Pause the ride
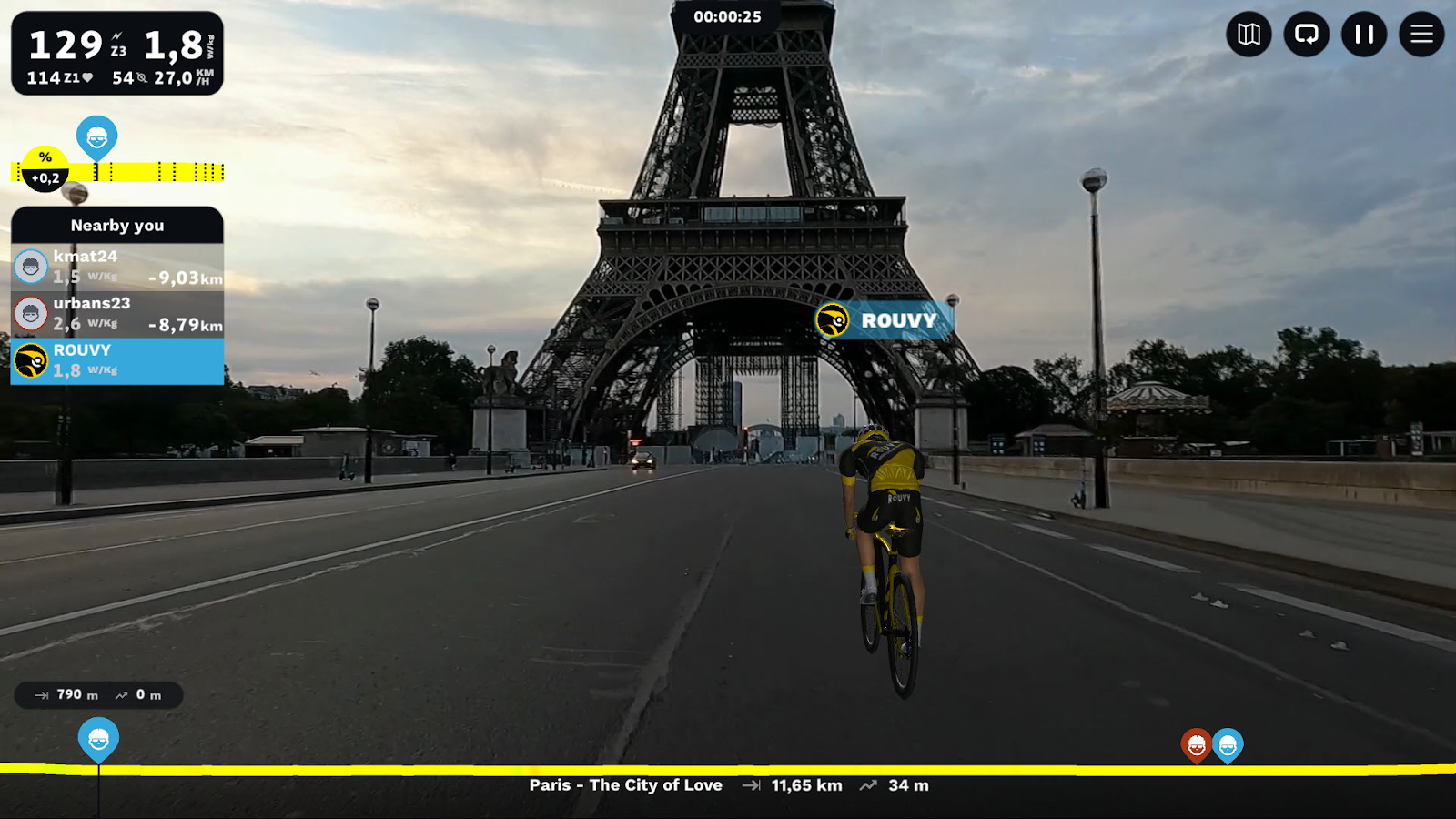The height and width of the screenshot is (819, 1456). [x=1364, y=35]
